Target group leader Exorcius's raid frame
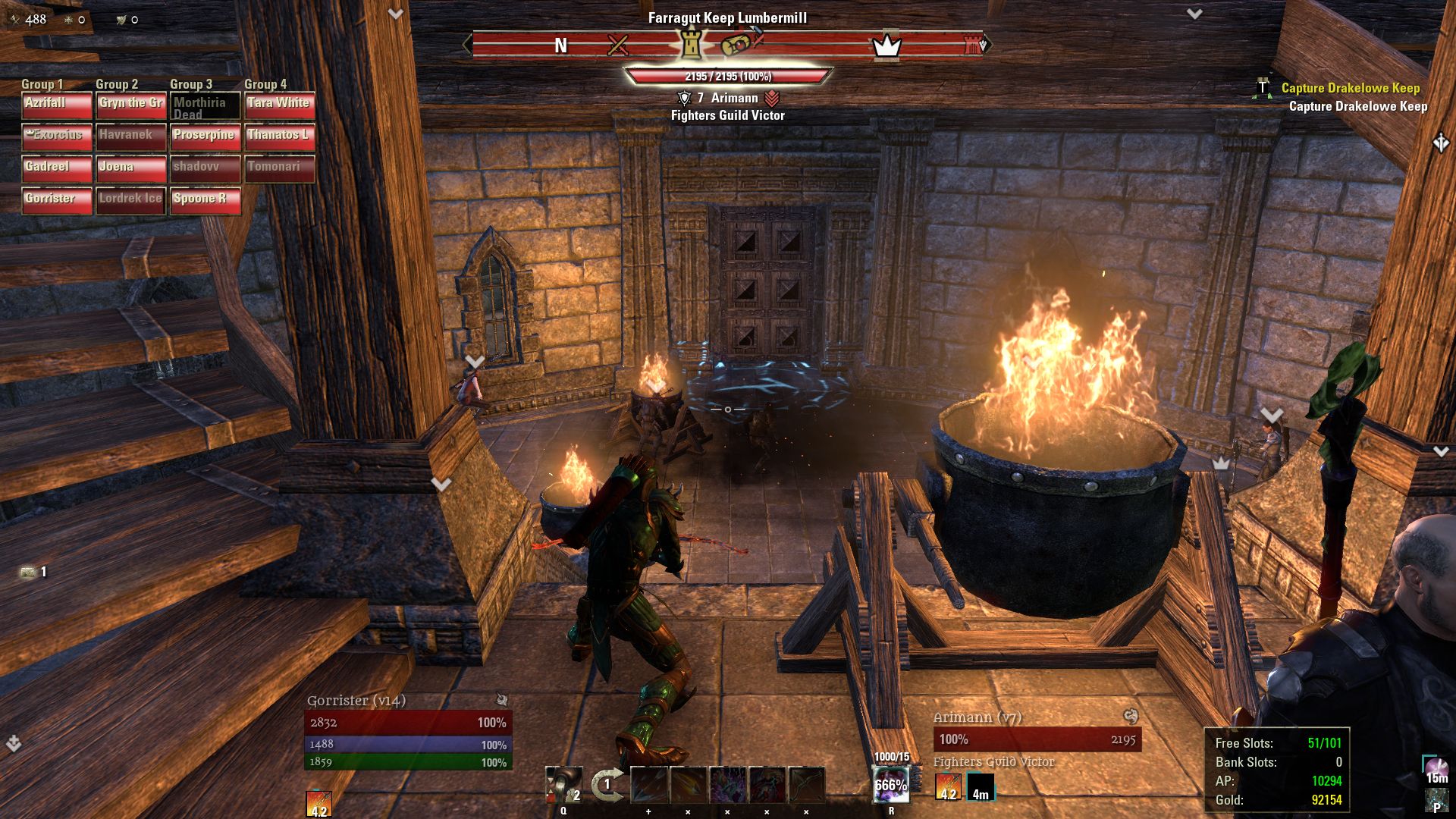The image size is (1456, 819). pos(57,136)
